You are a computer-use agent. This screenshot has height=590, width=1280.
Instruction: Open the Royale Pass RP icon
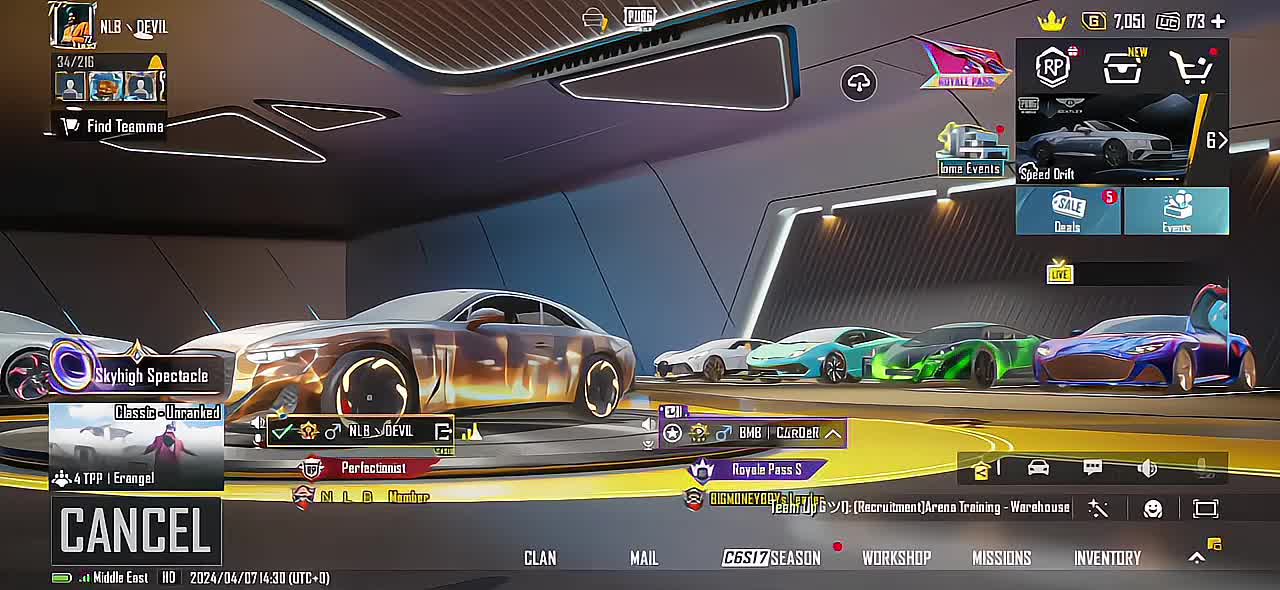point(1053,68)
